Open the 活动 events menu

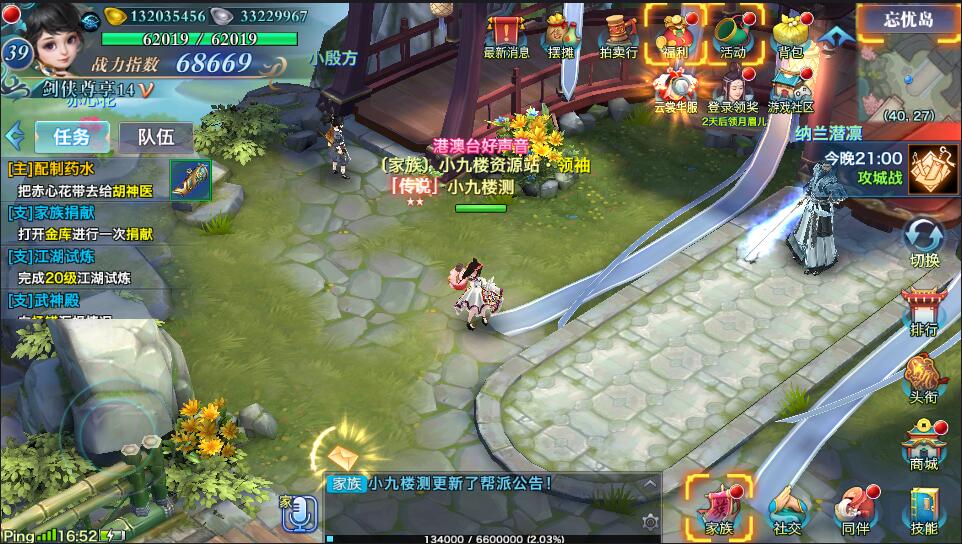pos(733,35)
